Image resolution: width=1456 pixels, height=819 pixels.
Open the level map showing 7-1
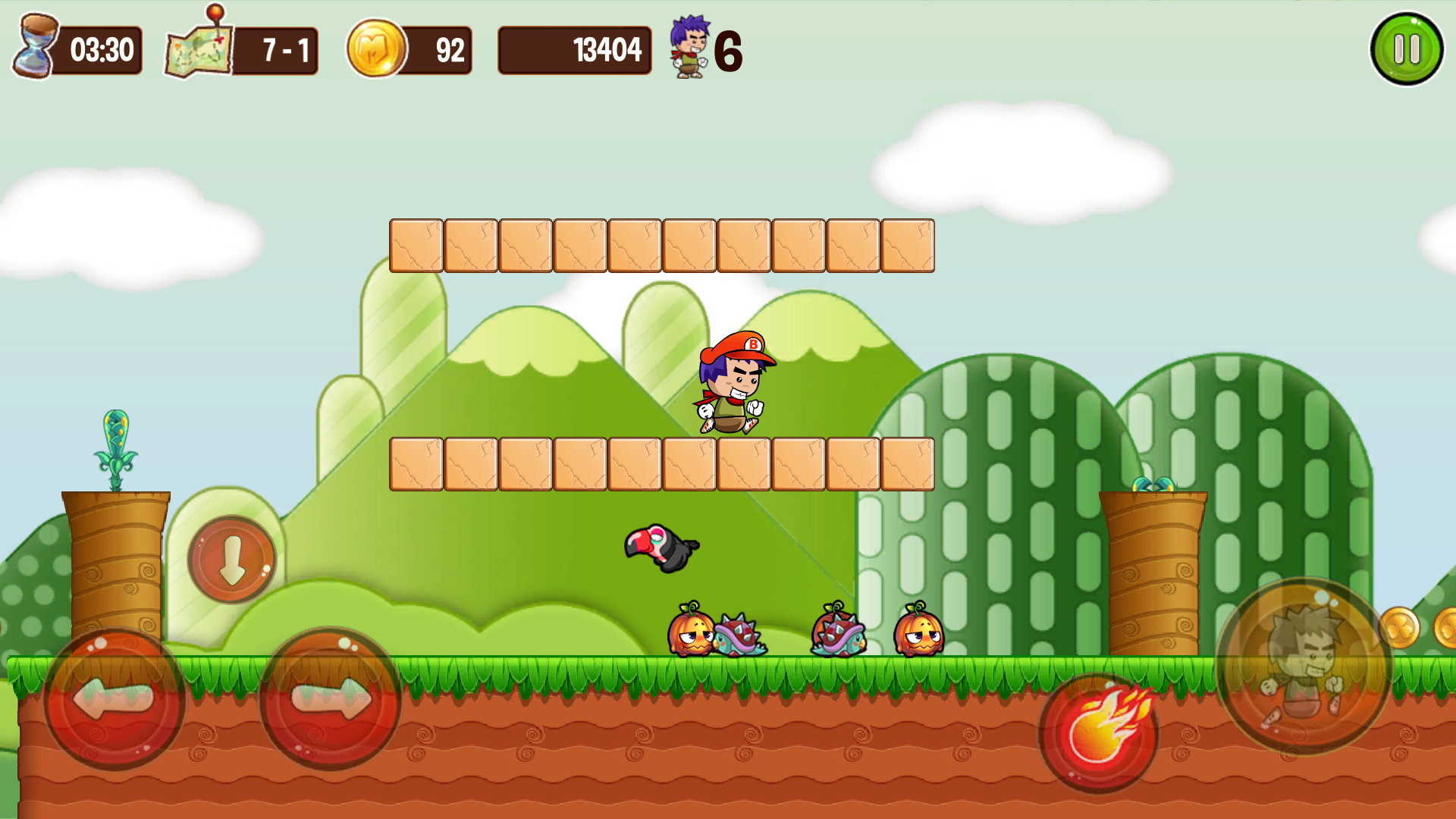pos(196,52)
